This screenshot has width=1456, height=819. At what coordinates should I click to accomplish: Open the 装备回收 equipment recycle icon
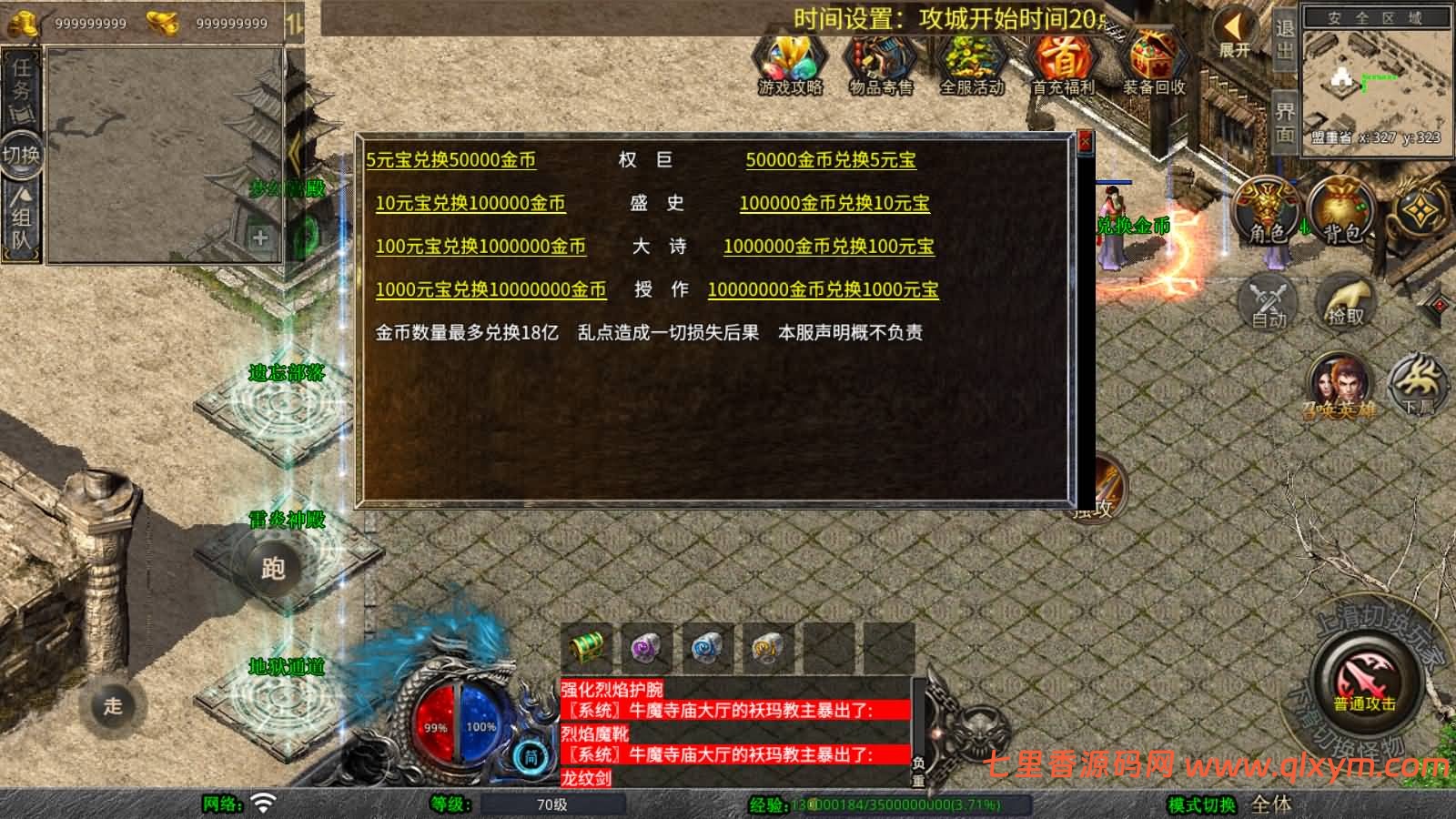tap(1152, 64)
